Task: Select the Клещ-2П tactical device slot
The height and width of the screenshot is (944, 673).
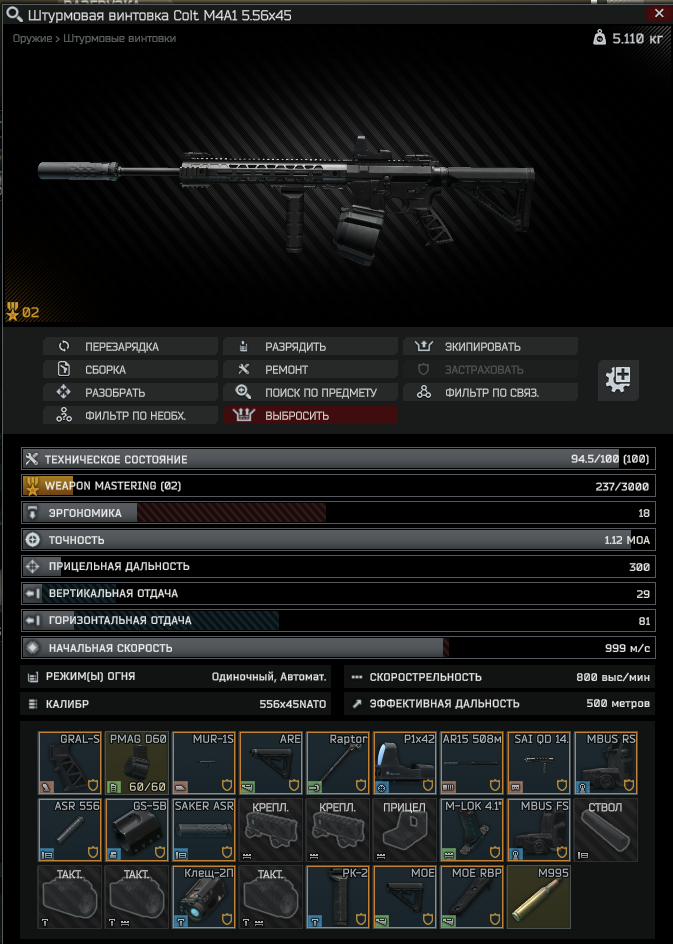Action: click(204, 896)
